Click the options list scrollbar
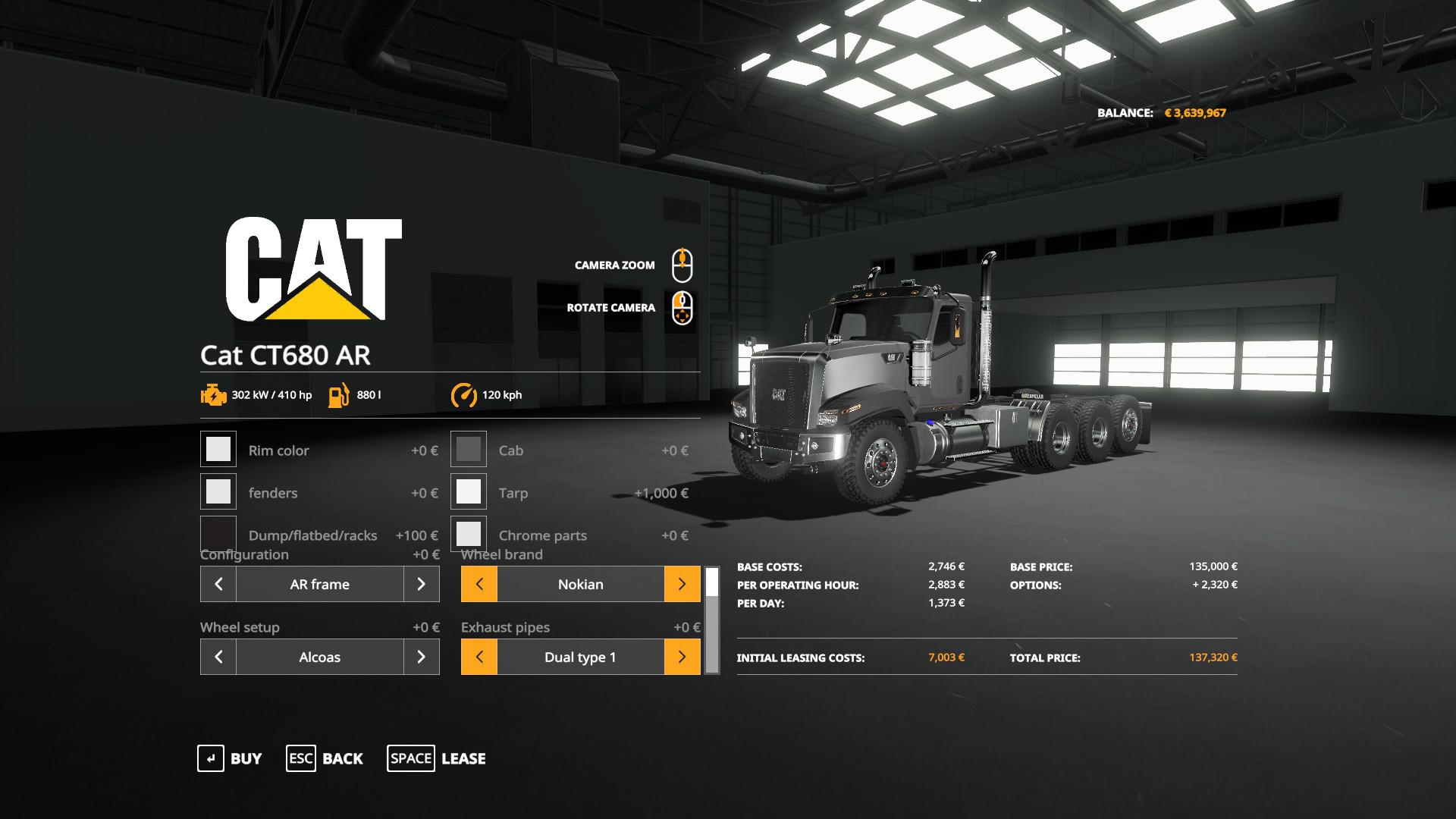 tap(712, 620)
